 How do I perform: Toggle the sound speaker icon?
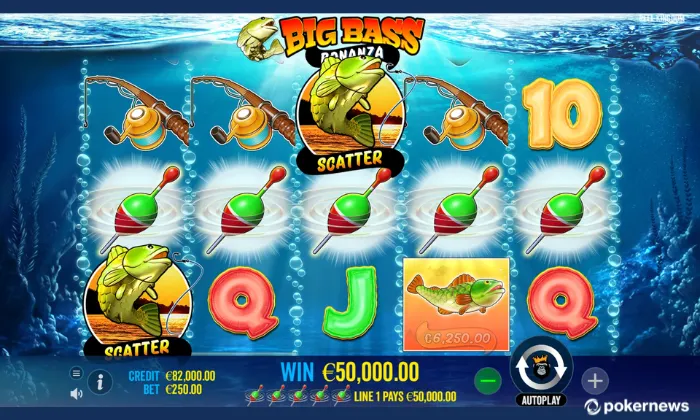point(76,393)
